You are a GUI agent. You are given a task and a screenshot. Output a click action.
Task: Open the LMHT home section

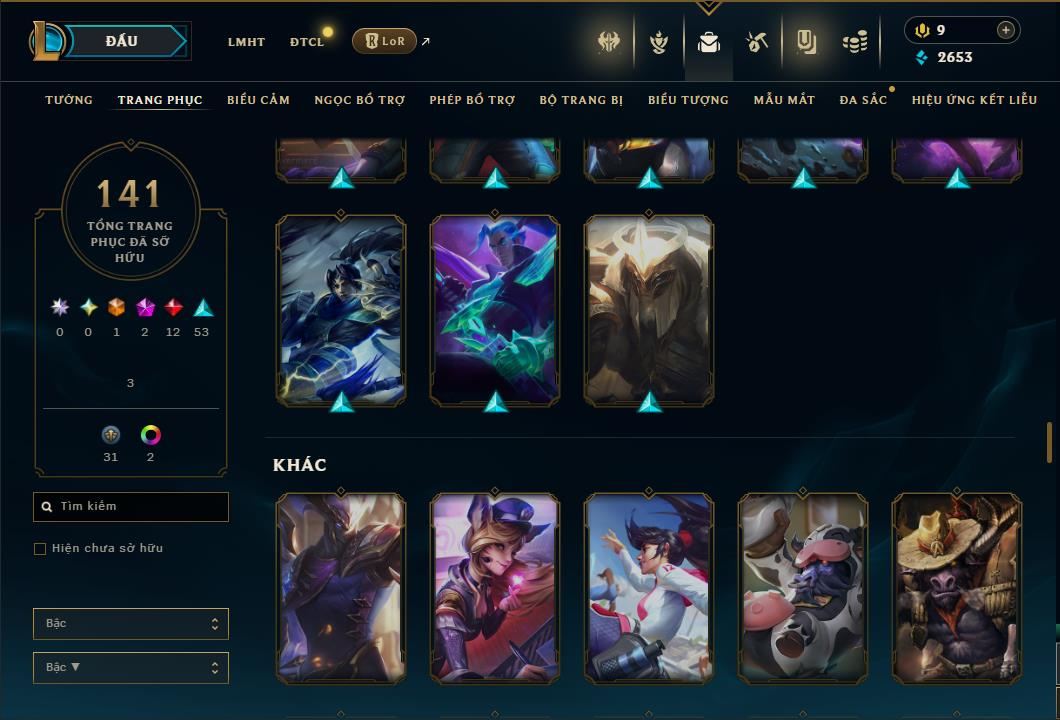pyautogui.click(x=246, y=42)
